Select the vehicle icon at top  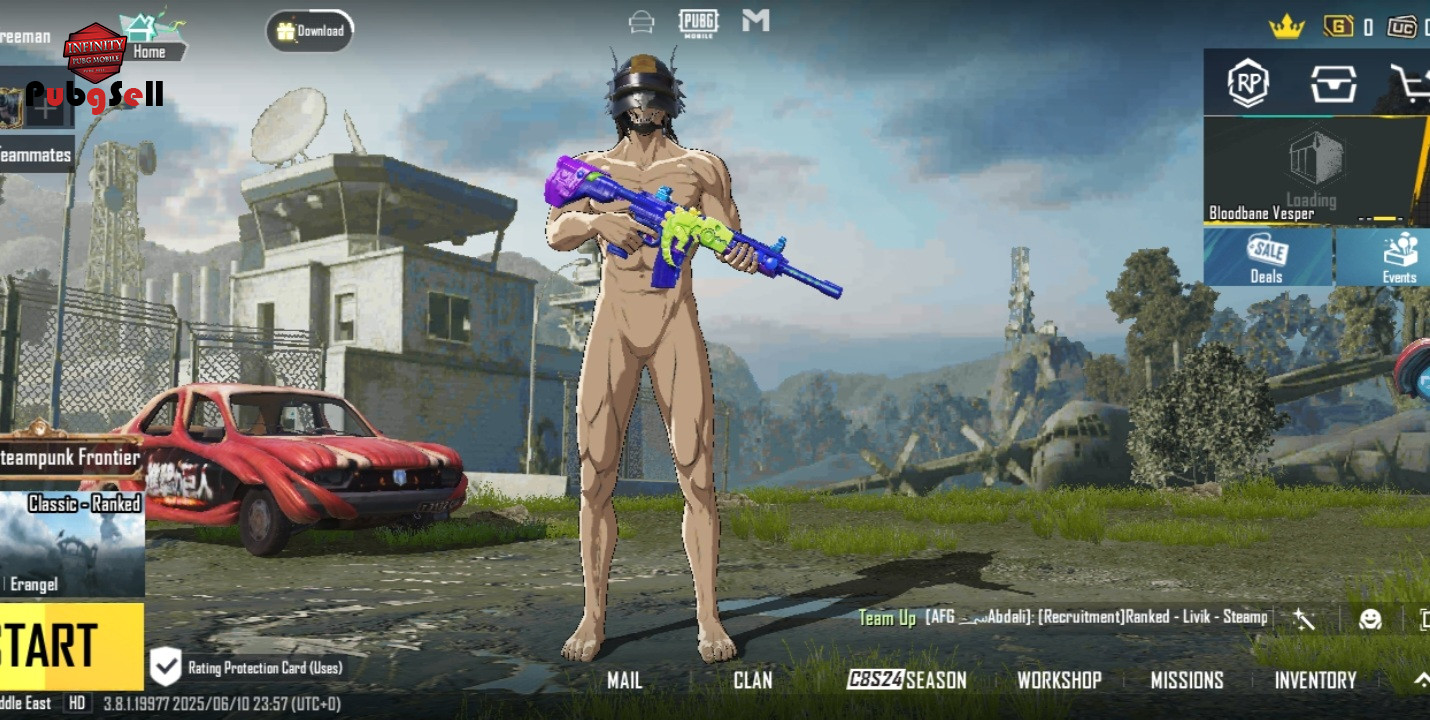tap(641, 22)
